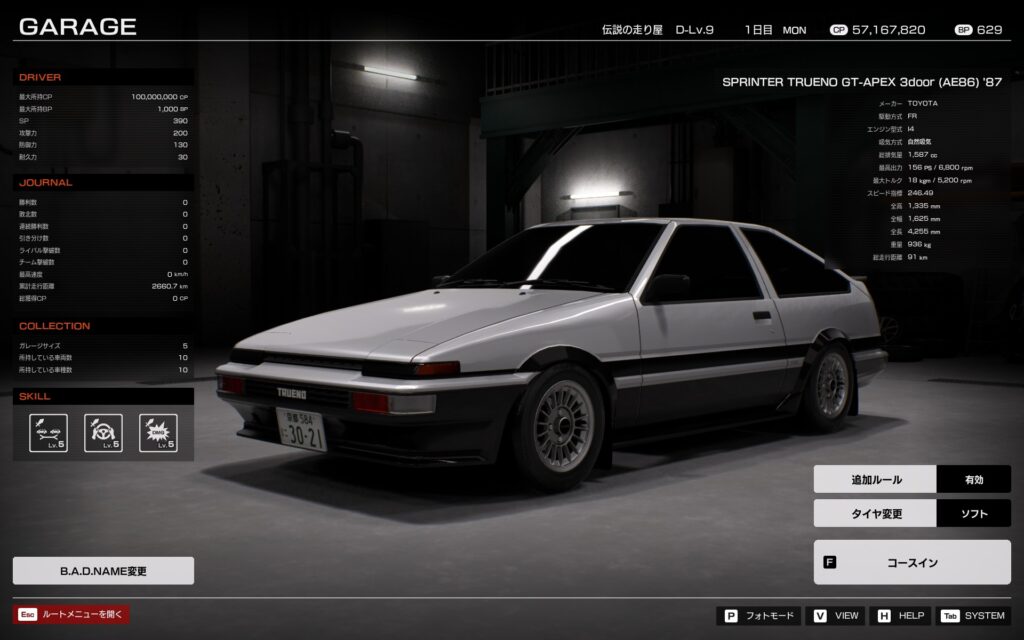Select the steering wheel skill icon
The height and width of the screenshot is (640, 1024).
[103, 433]
